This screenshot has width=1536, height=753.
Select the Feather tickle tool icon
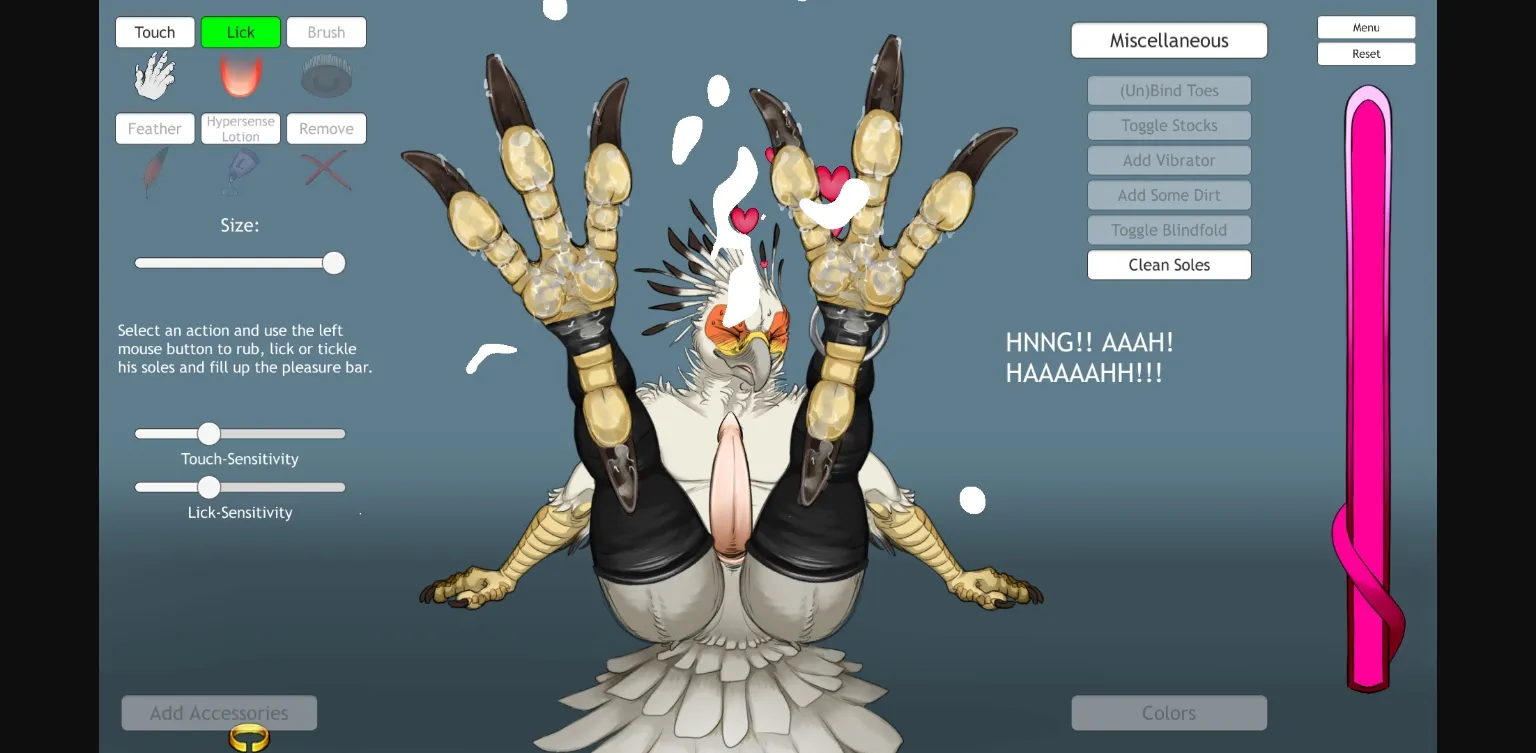click(154, 170)
